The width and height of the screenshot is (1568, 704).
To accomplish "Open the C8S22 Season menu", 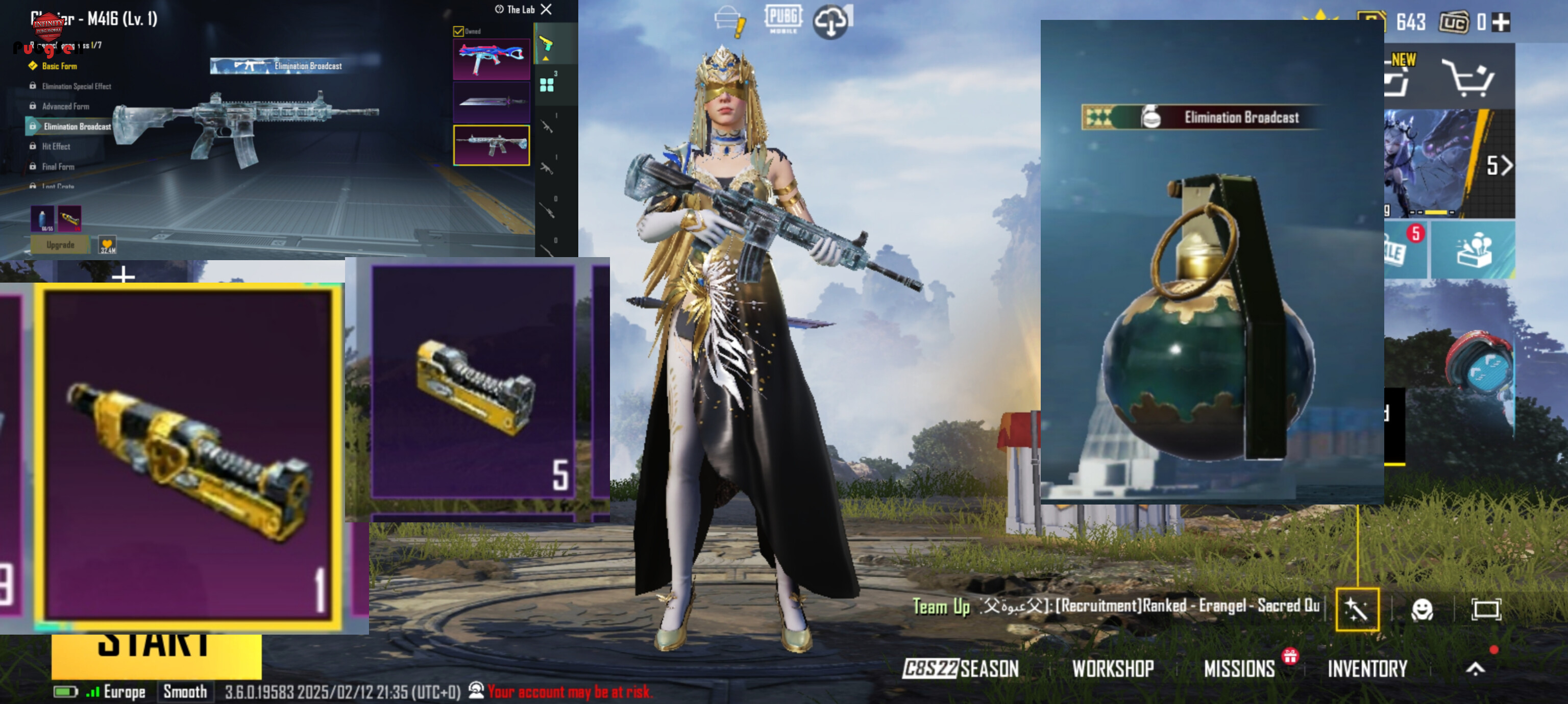I will tap(960, 669).
